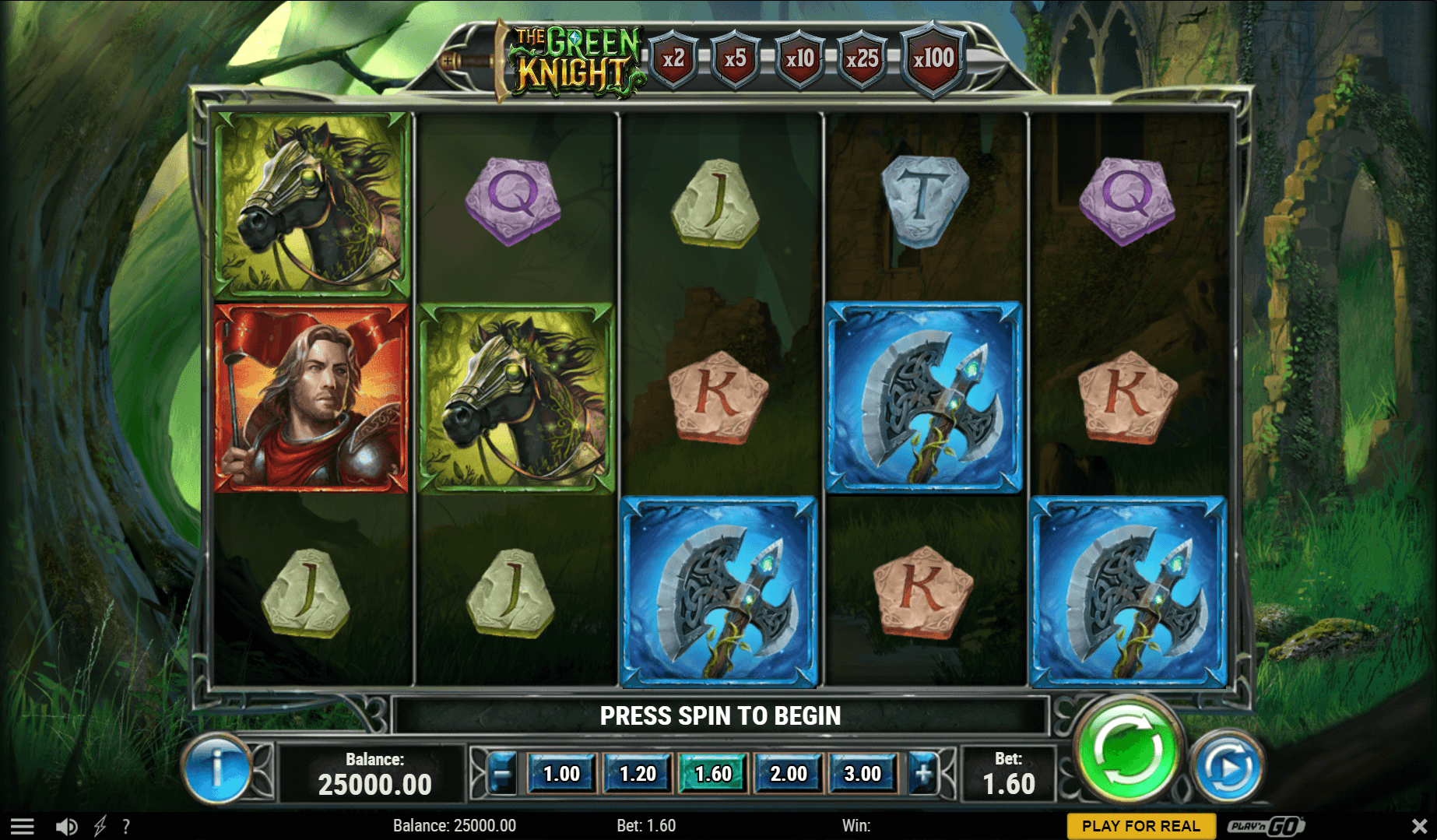Click The Green Knight title logo
The image size is (1437, 840).
tap(574, 58)
